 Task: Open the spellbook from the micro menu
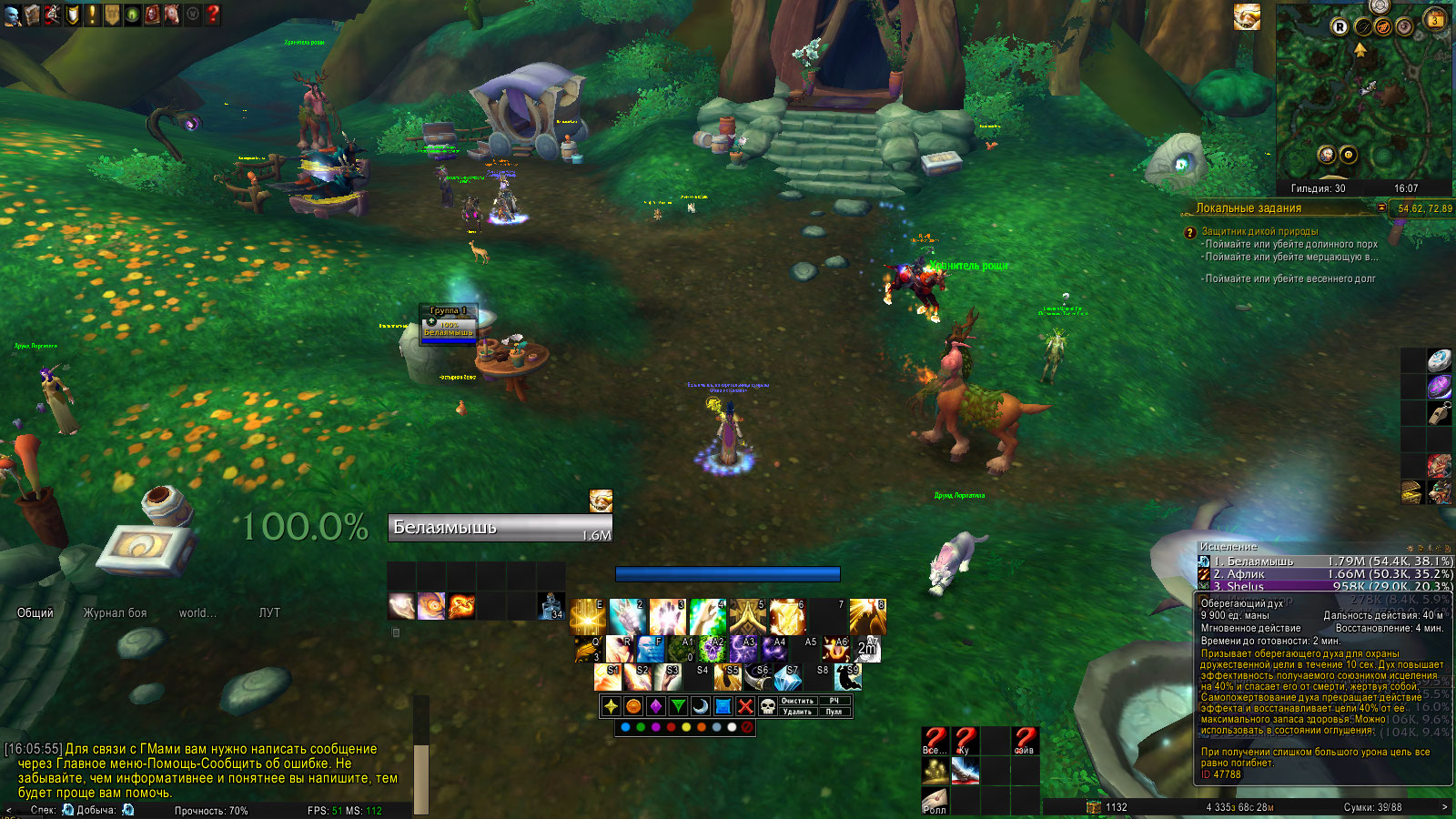[32, 14]
